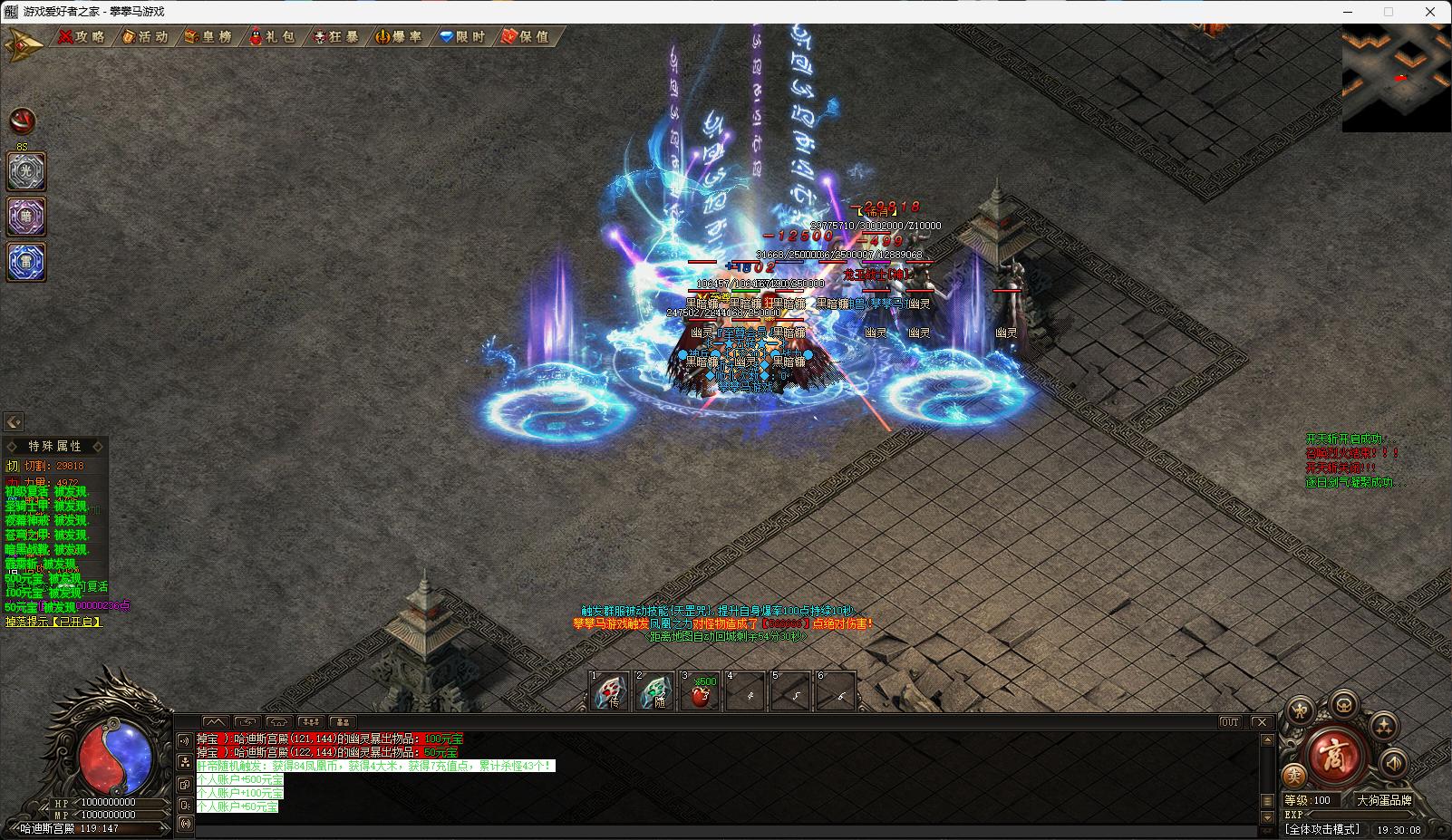
Task: Show the 皇榜 rankings board
Action: (x=208, y=37)
